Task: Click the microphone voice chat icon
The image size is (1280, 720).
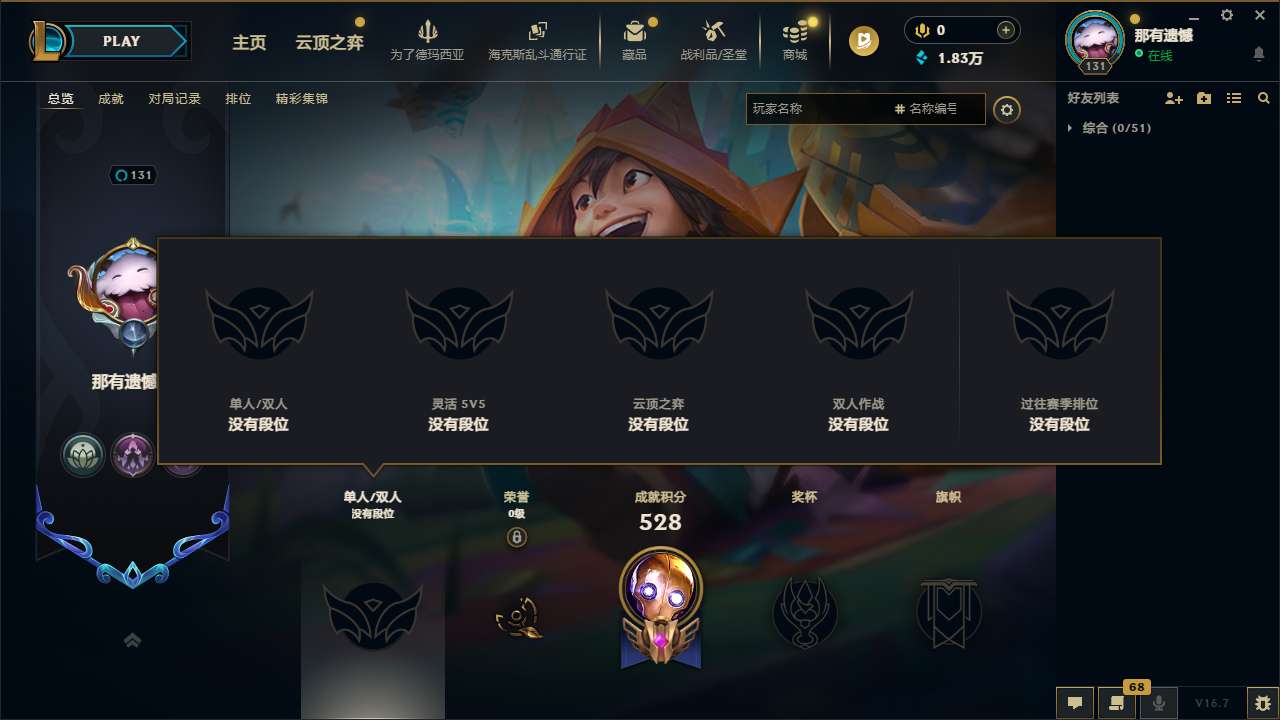Action: [x=1159, y=703]
